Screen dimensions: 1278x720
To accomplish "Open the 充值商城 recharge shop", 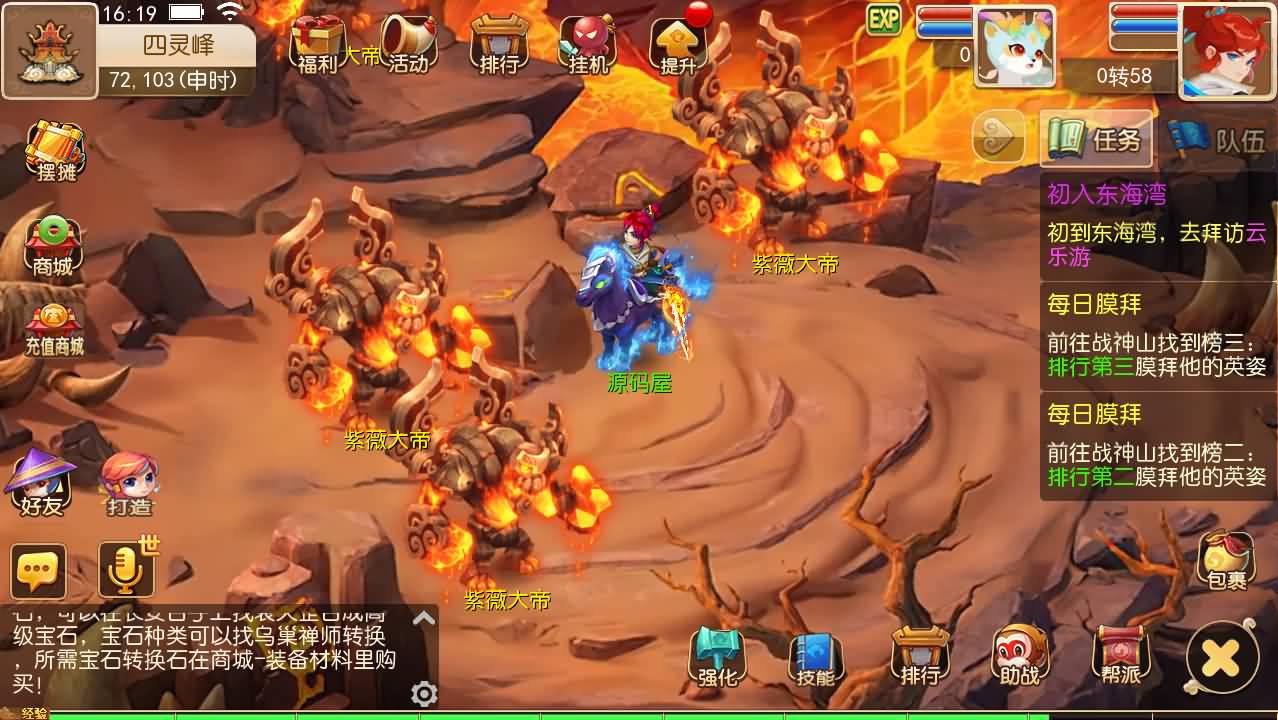I will 54,331.
